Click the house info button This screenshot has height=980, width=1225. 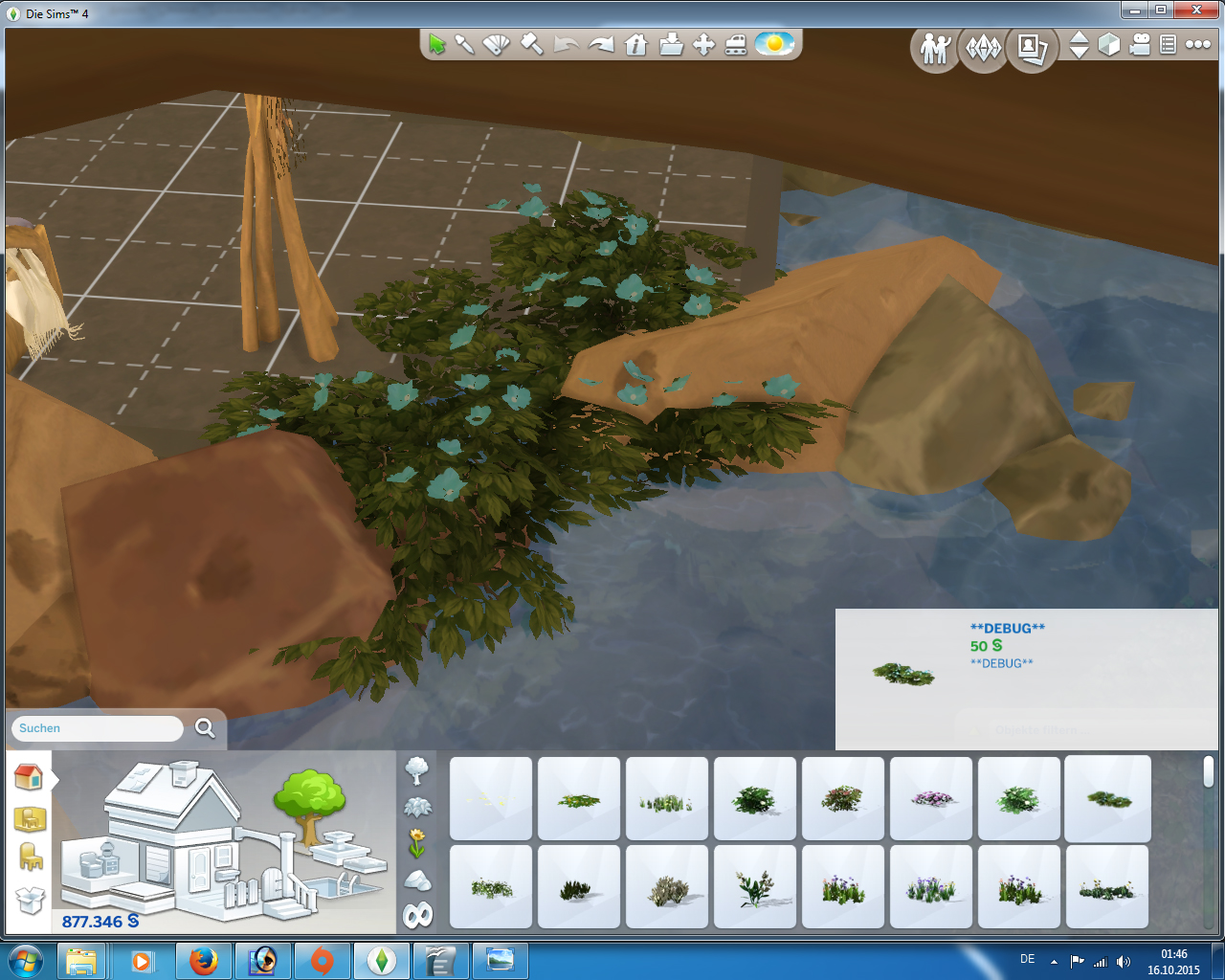(635, 44)
